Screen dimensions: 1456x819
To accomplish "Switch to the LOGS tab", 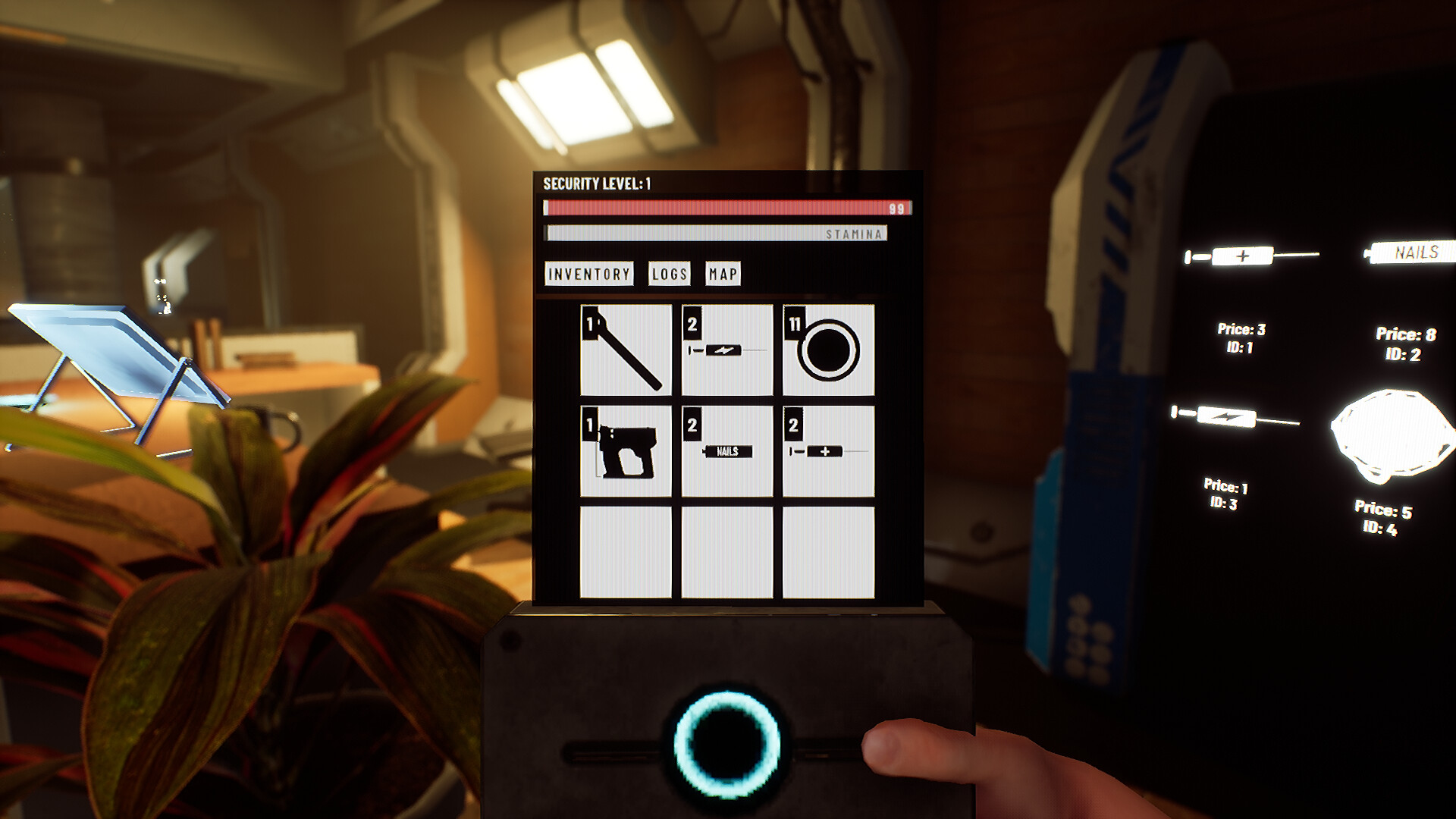I will tap(670, 275).
